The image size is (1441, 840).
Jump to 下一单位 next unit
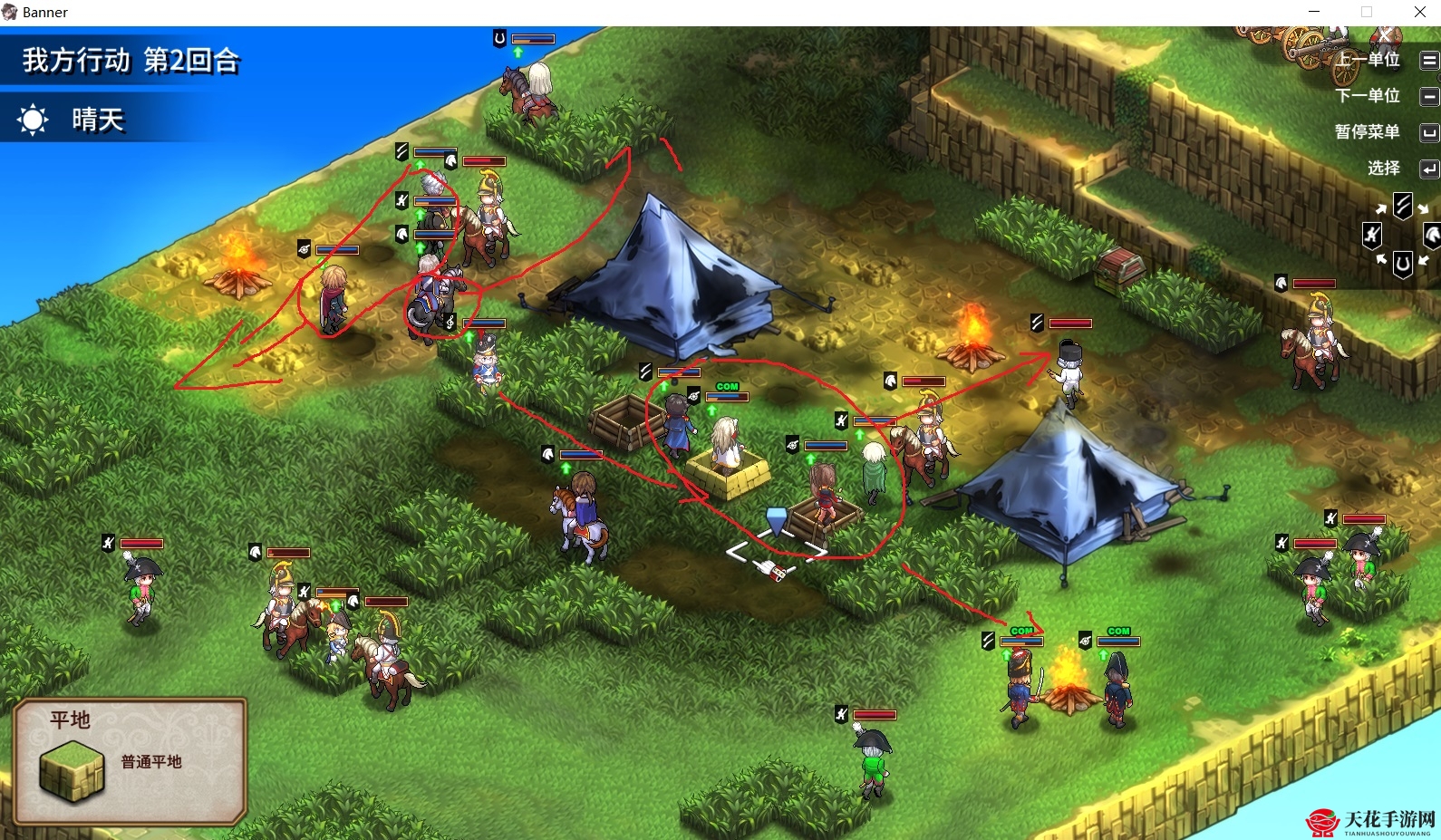[x=1368, y=96]
